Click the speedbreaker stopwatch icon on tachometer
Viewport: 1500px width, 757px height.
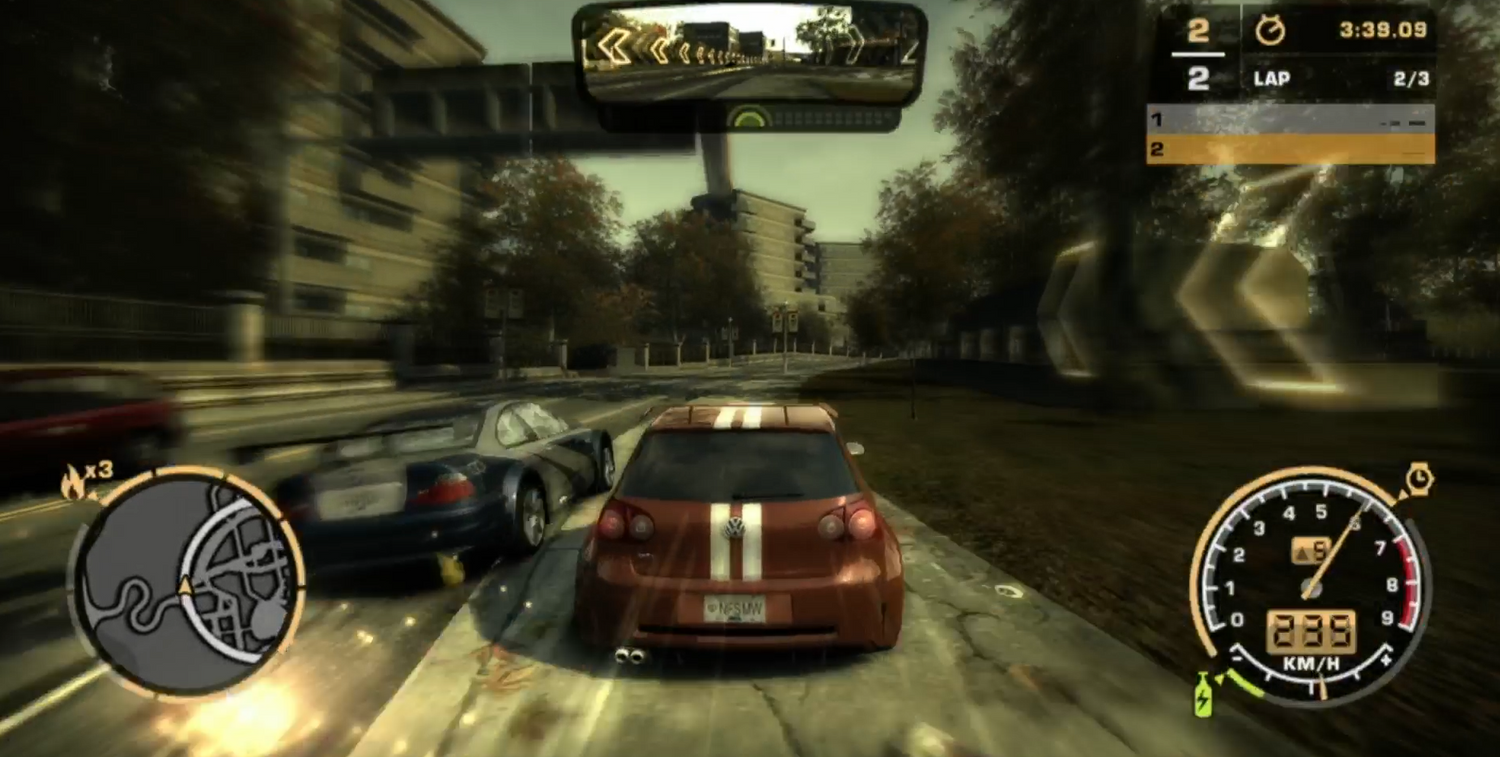(x=1419, y=479)
